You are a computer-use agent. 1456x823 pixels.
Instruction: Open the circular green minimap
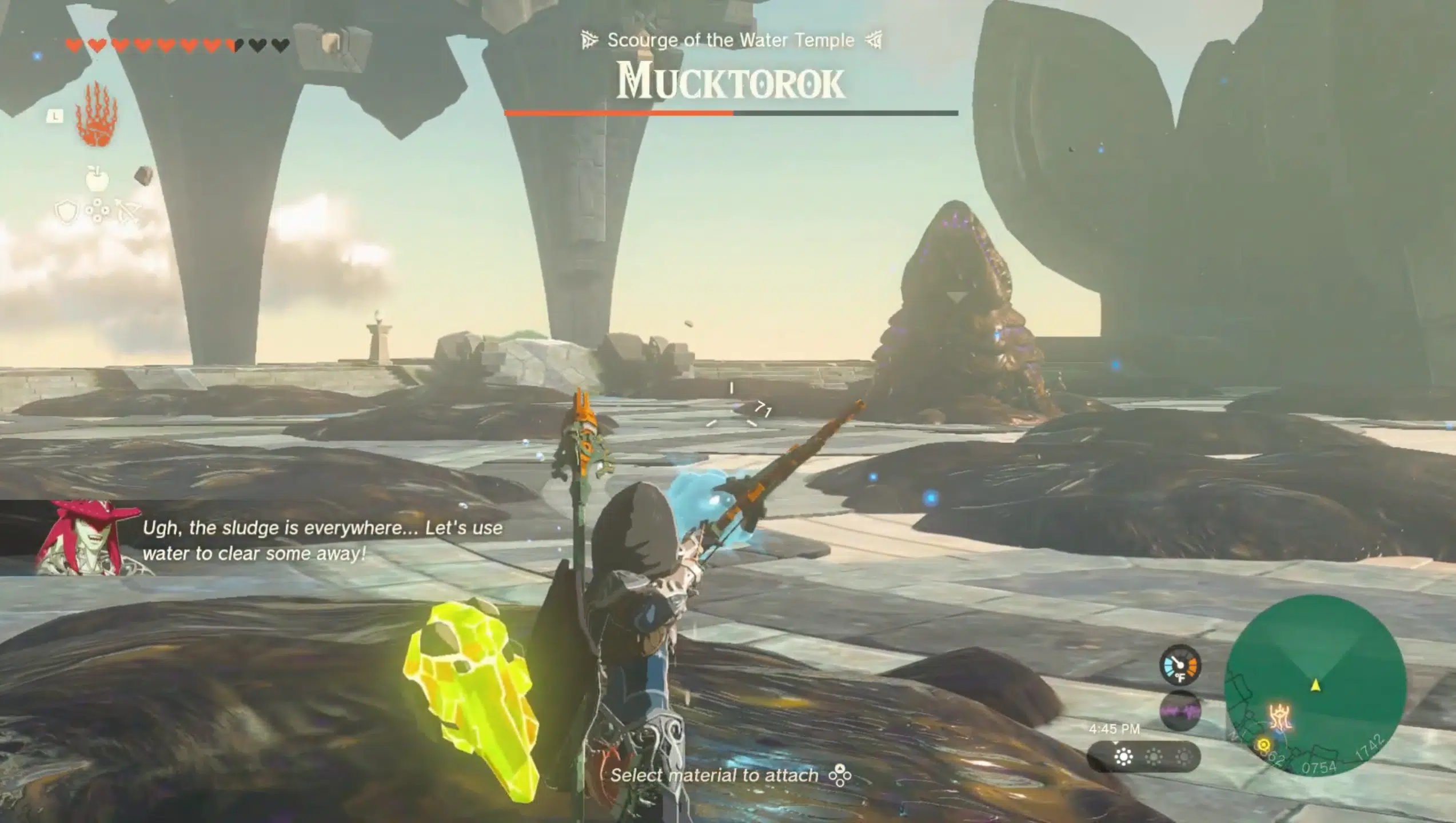click(1315, 685)
